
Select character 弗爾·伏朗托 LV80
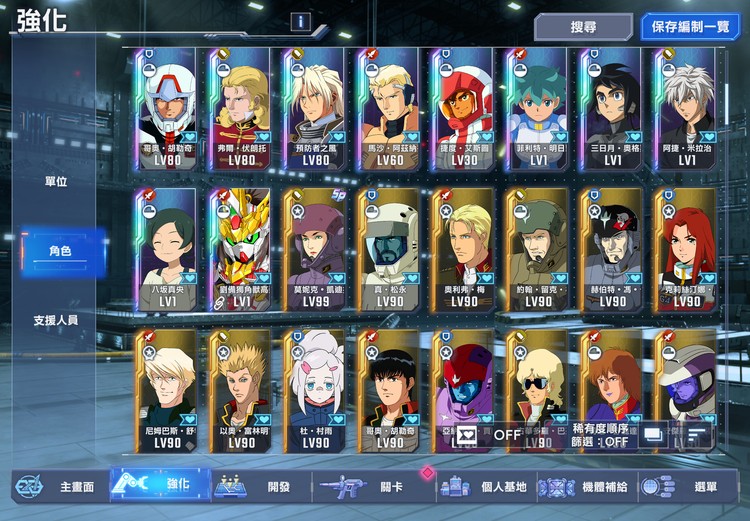[x=242, y=110]
